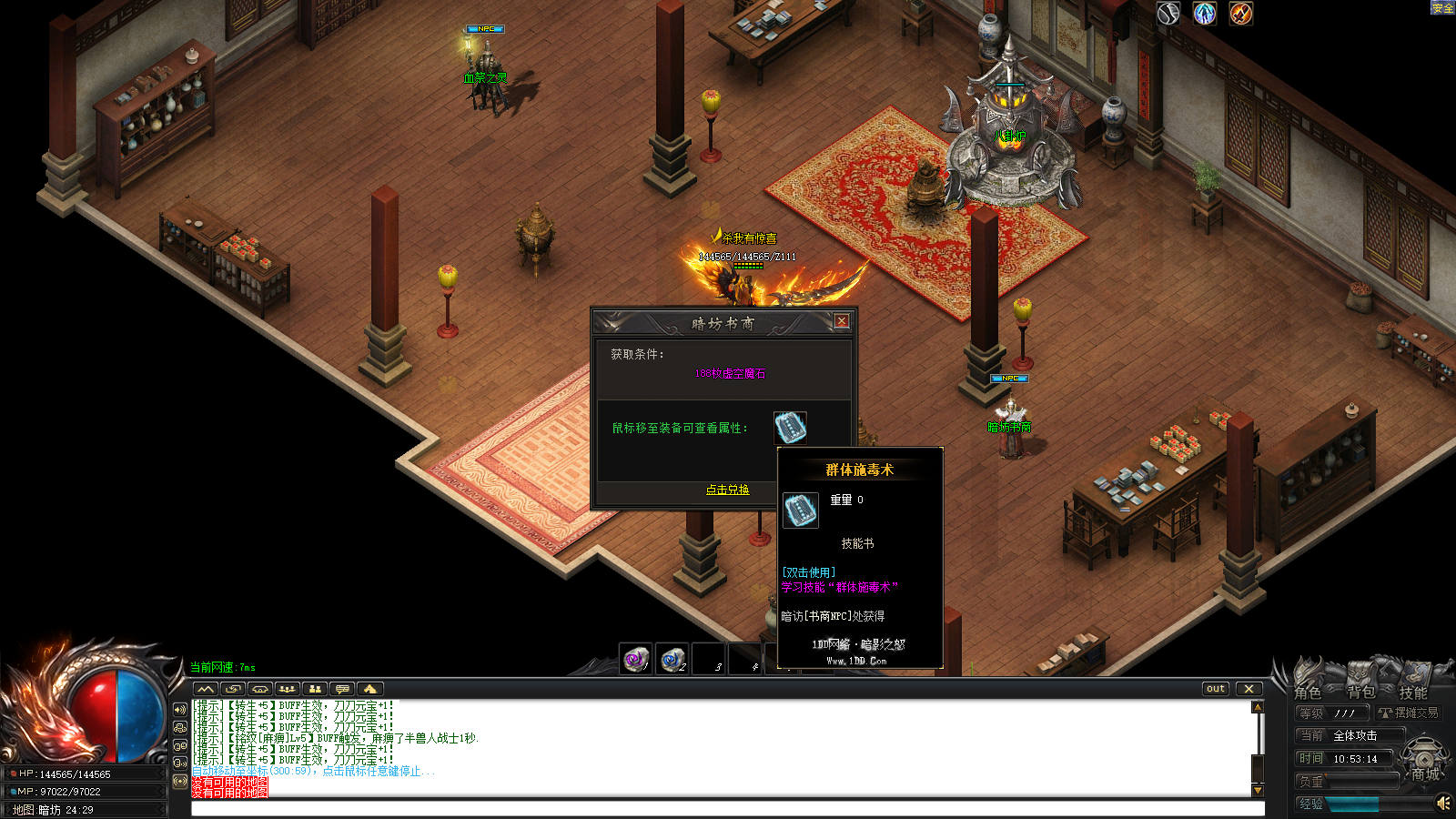Click the chat panel 'out' button
The width and height of the screenshot is (1456, 819).
pyautogui.click(x=1216, y=689)
